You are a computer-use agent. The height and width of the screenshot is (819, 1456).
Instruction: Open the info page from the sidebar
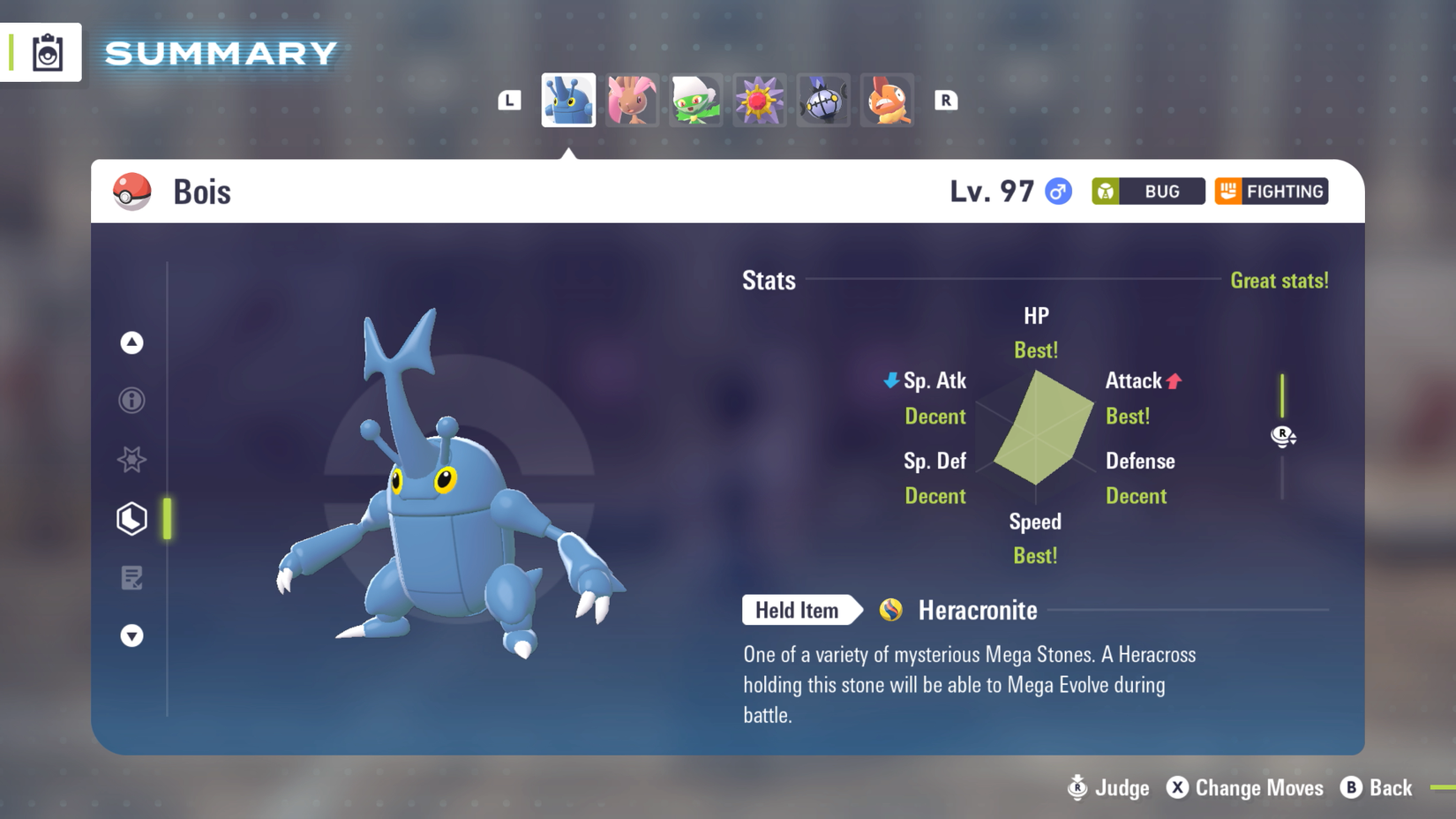(x=131, y=401)
